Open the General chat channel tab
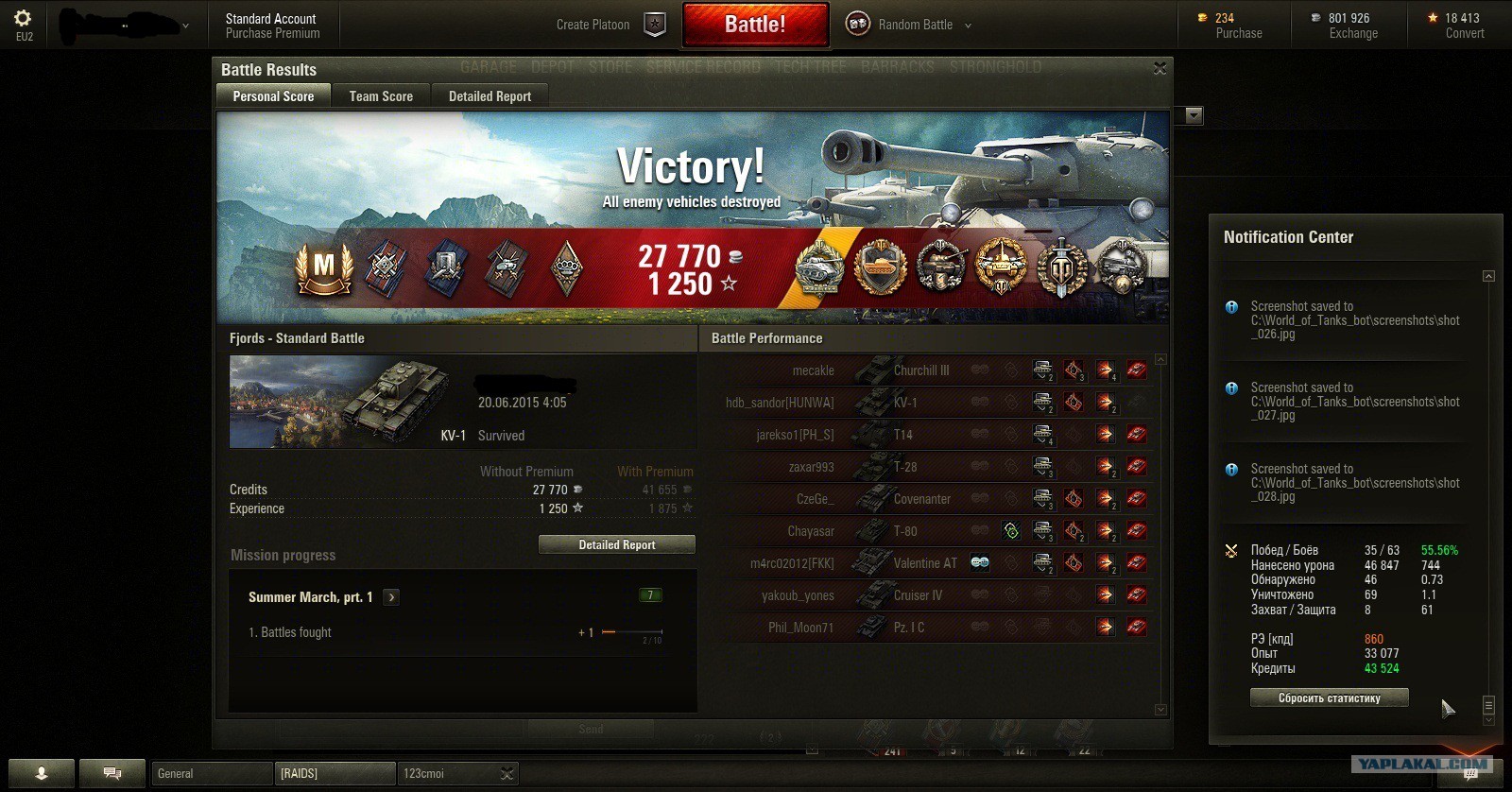Image resolution: width=1512 pixels, height=792 pixels. 212,774
